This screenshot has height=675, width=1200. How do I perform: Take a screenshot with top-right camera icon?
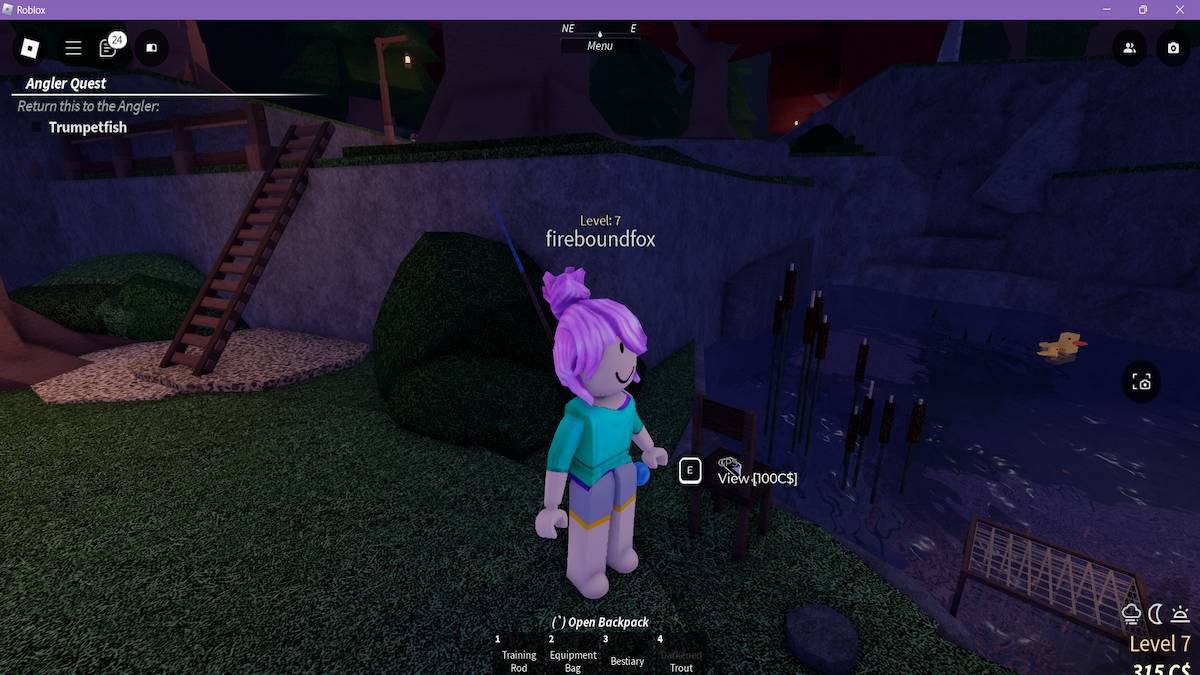[1172, 47]
